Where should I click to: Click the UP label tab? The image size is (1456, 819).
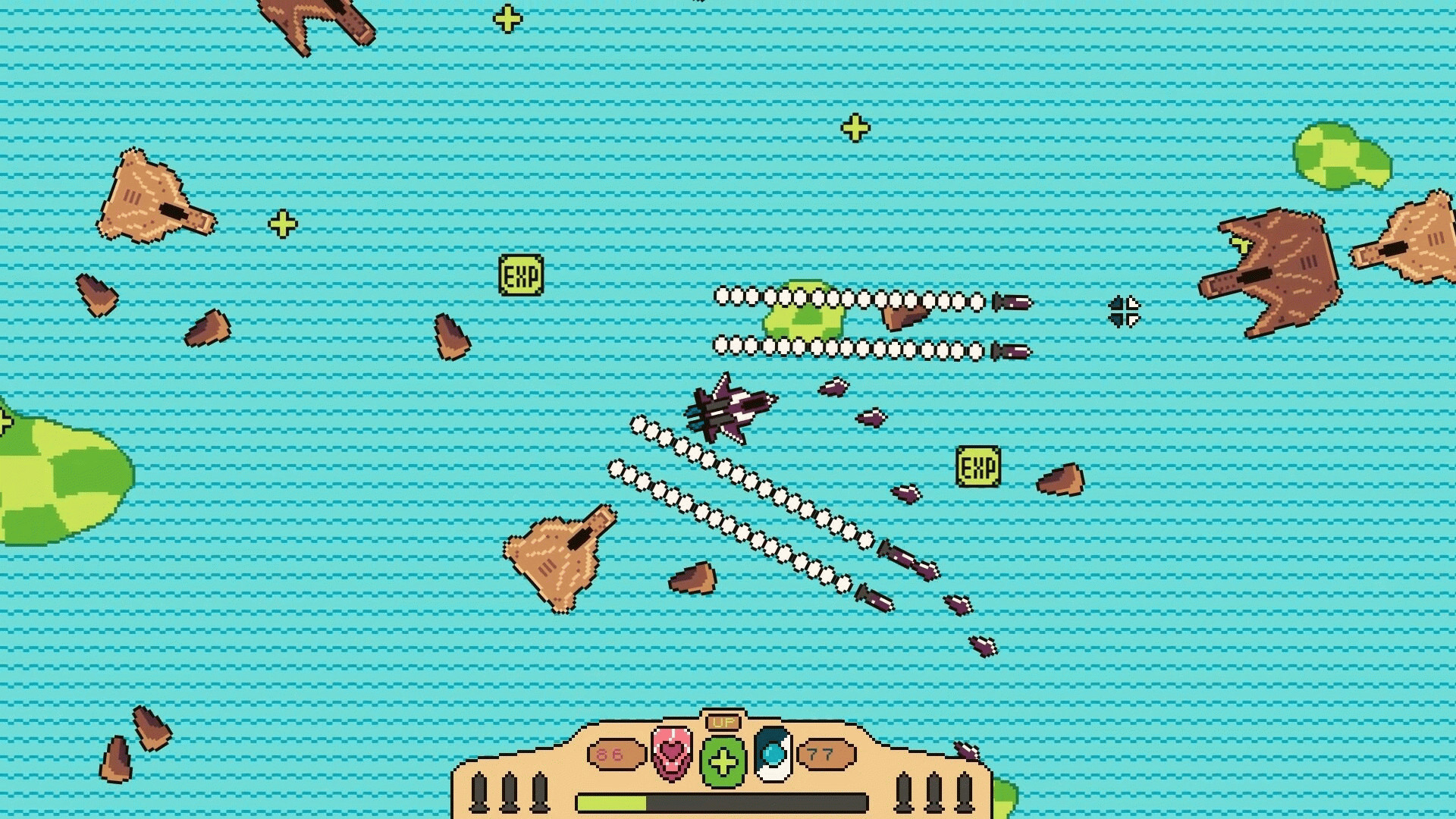(723, 722)
